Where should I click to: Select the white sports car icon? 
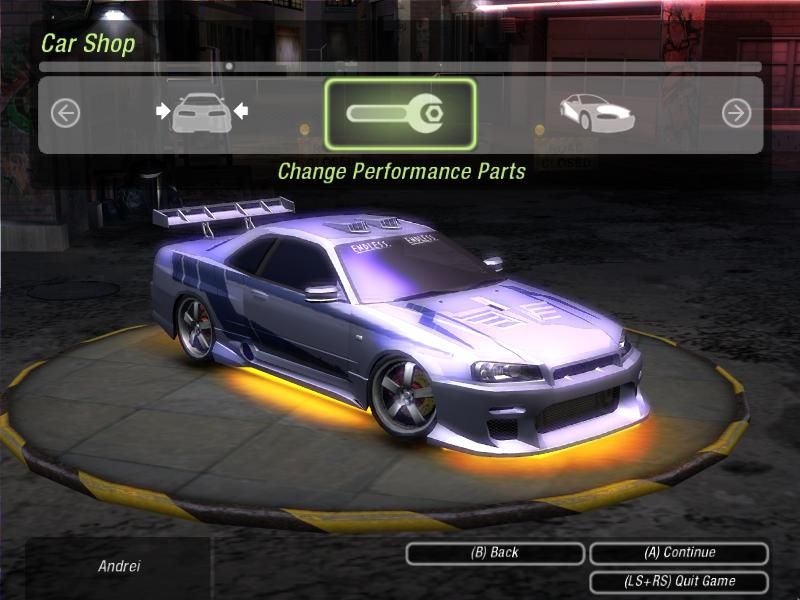point(597,112)
